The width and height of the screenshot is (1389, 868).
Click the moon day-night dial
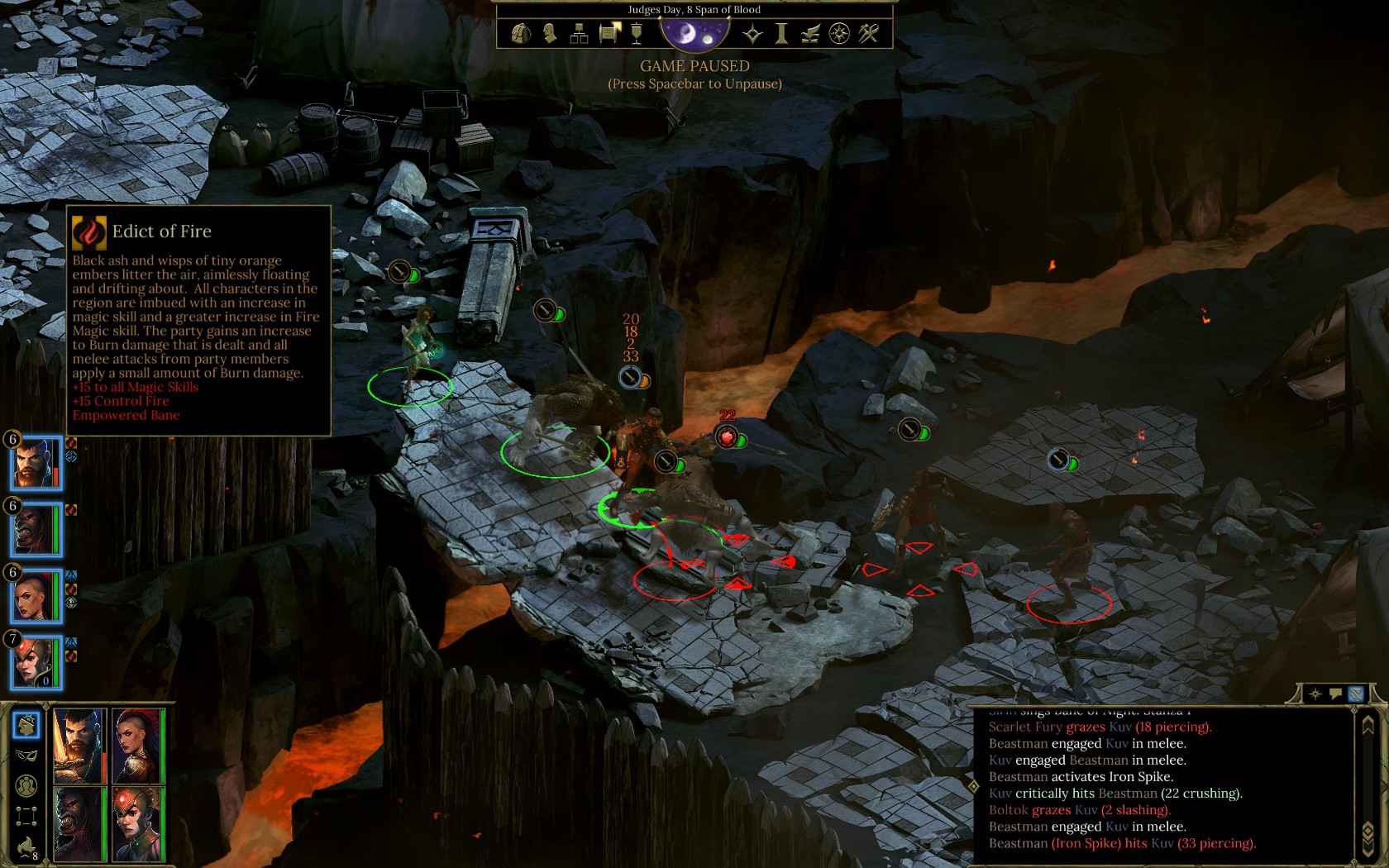tap(694, 34)
